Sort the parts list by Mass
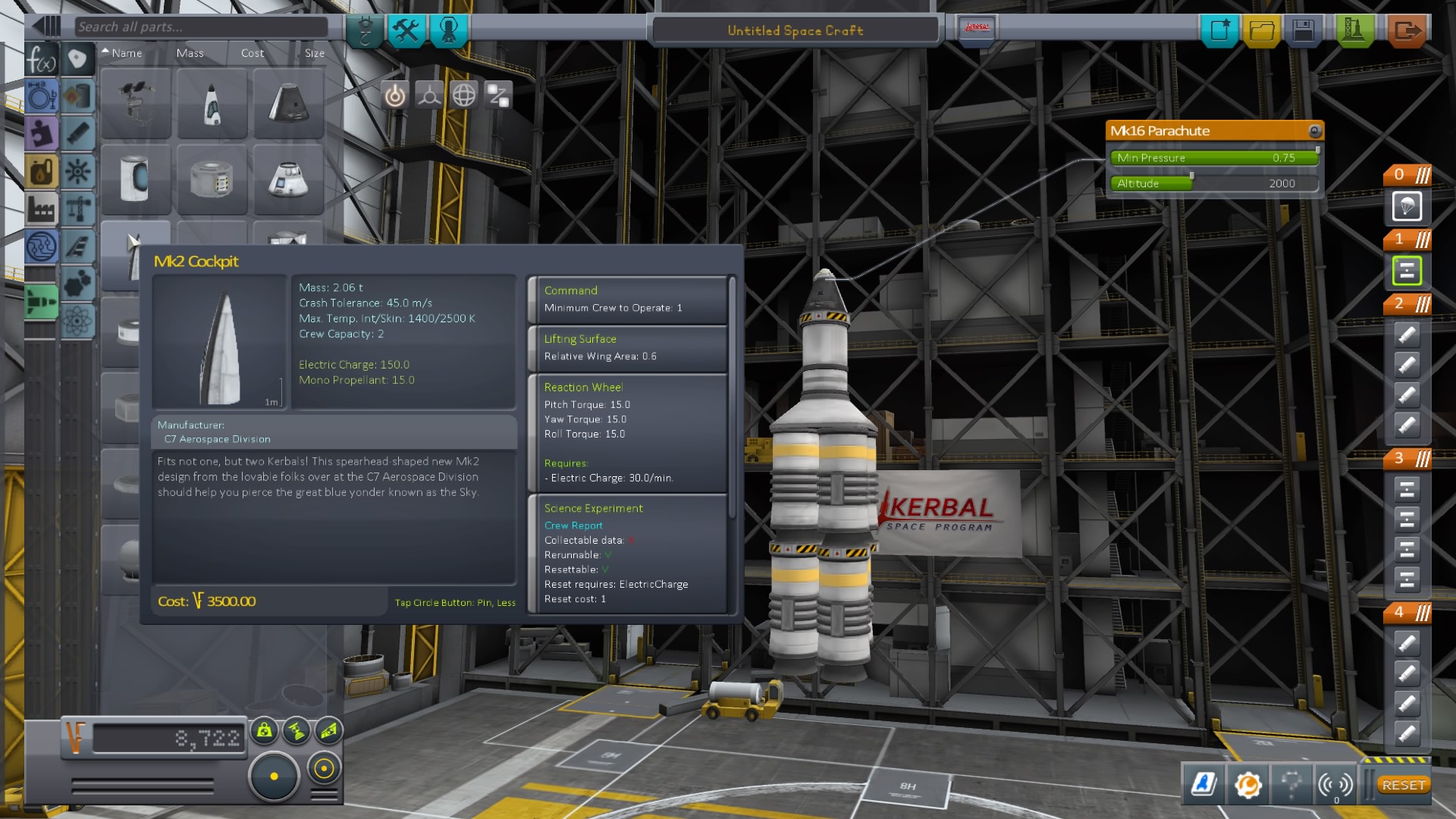Viewport: 1456px width, 819px height. (190, 53)
